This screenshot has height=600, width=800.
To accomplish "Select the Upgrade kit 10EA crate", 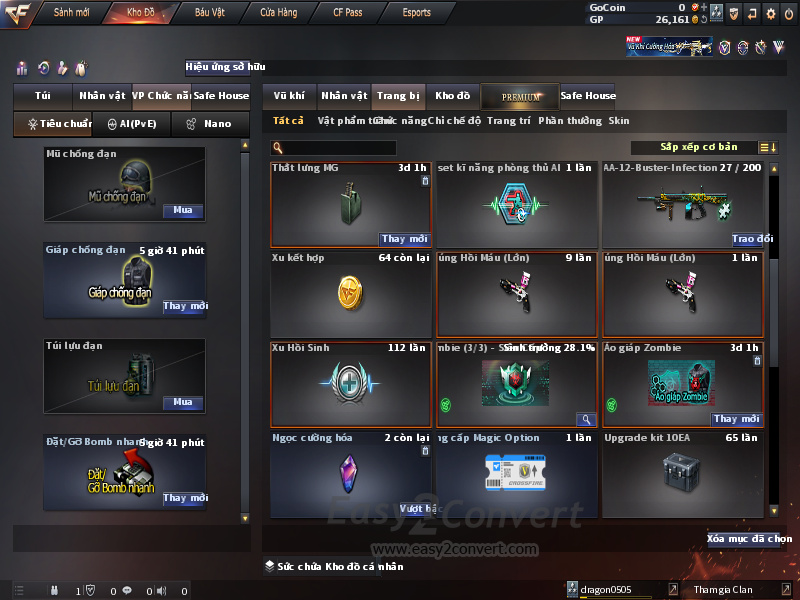I will coord(683,473).
